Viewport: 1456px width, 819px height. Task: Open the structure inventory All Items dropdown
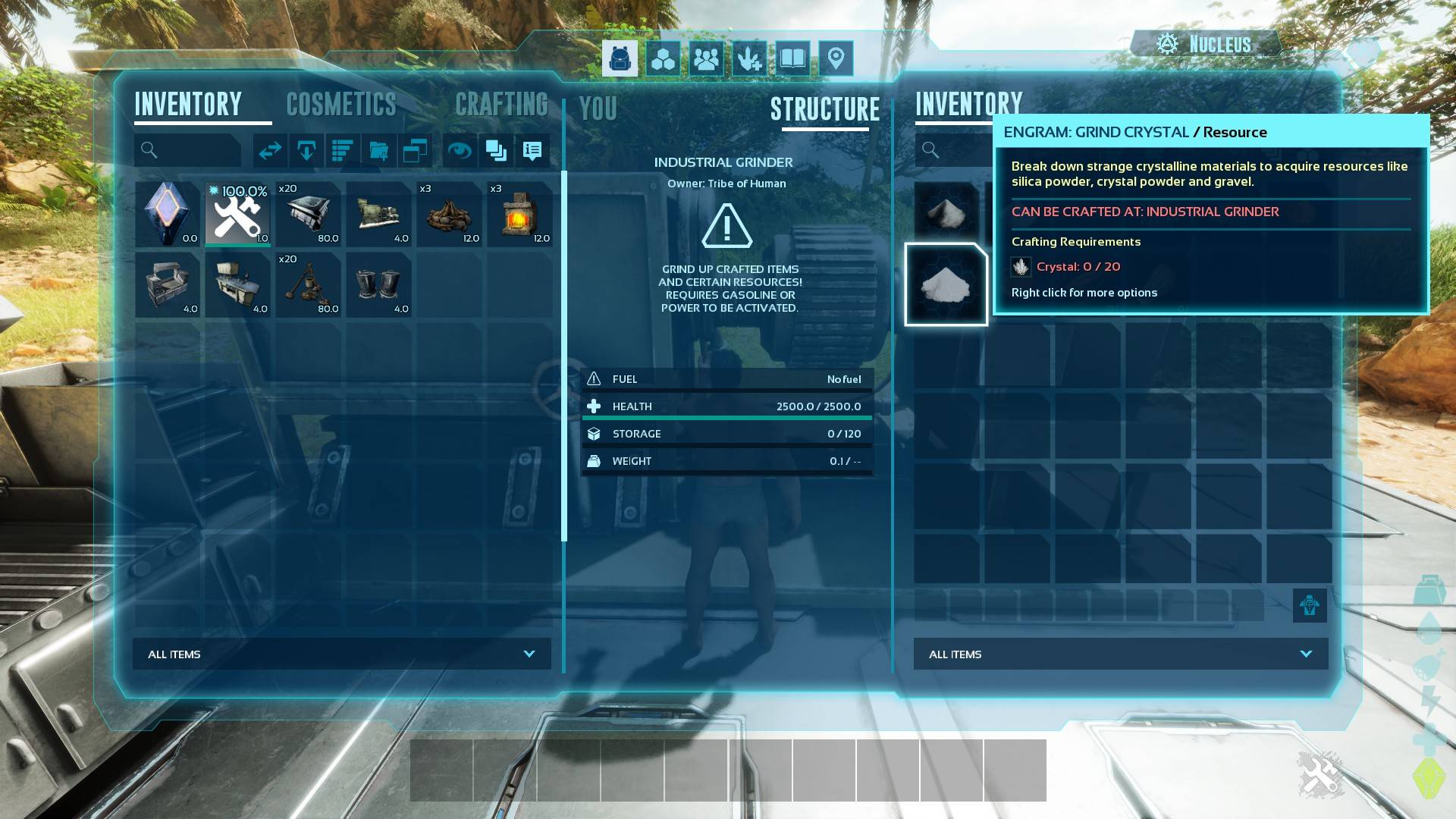click(x=1121, y=654)
